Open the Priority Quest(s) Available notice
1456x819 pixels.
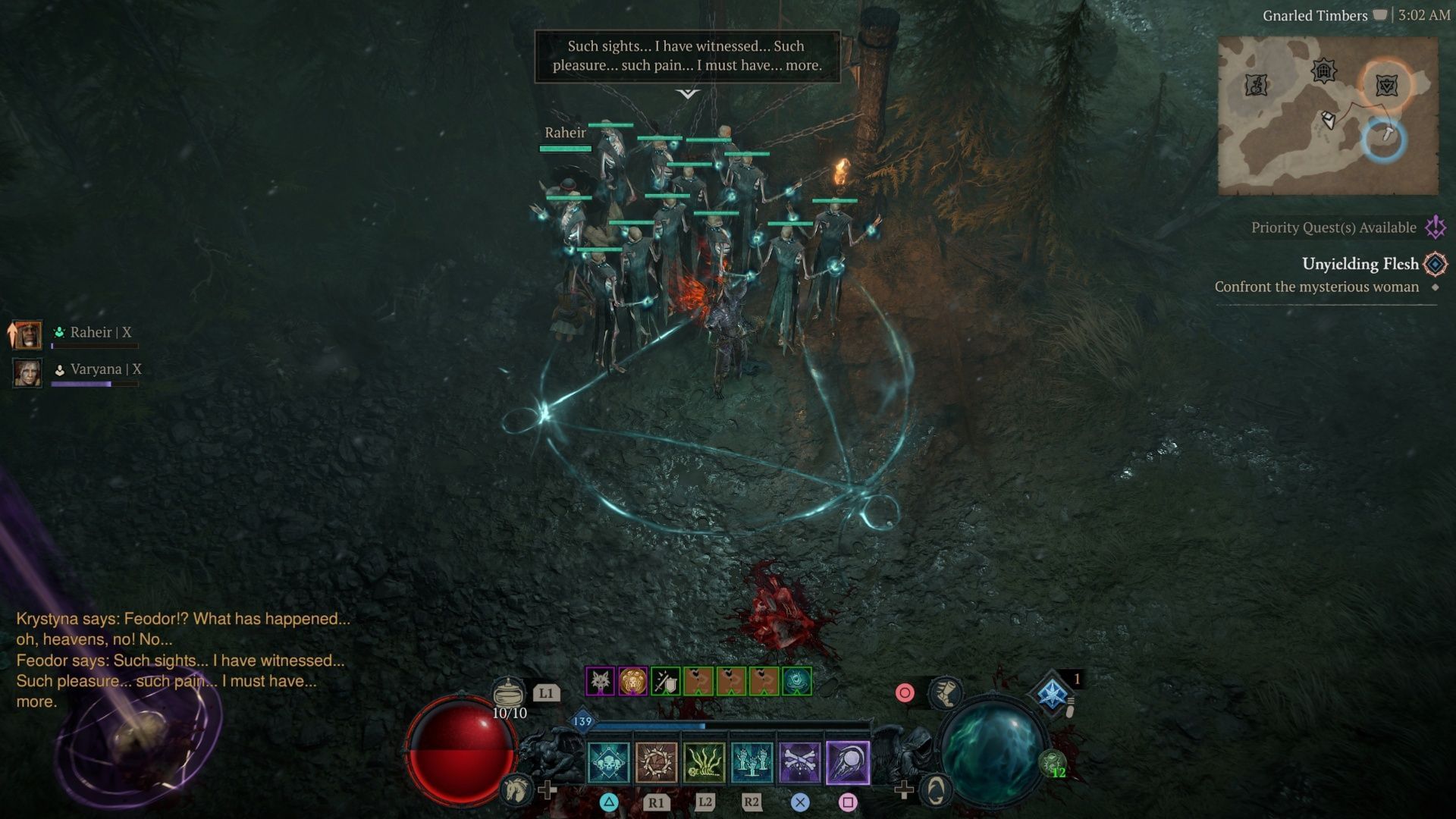[1333, 227]
